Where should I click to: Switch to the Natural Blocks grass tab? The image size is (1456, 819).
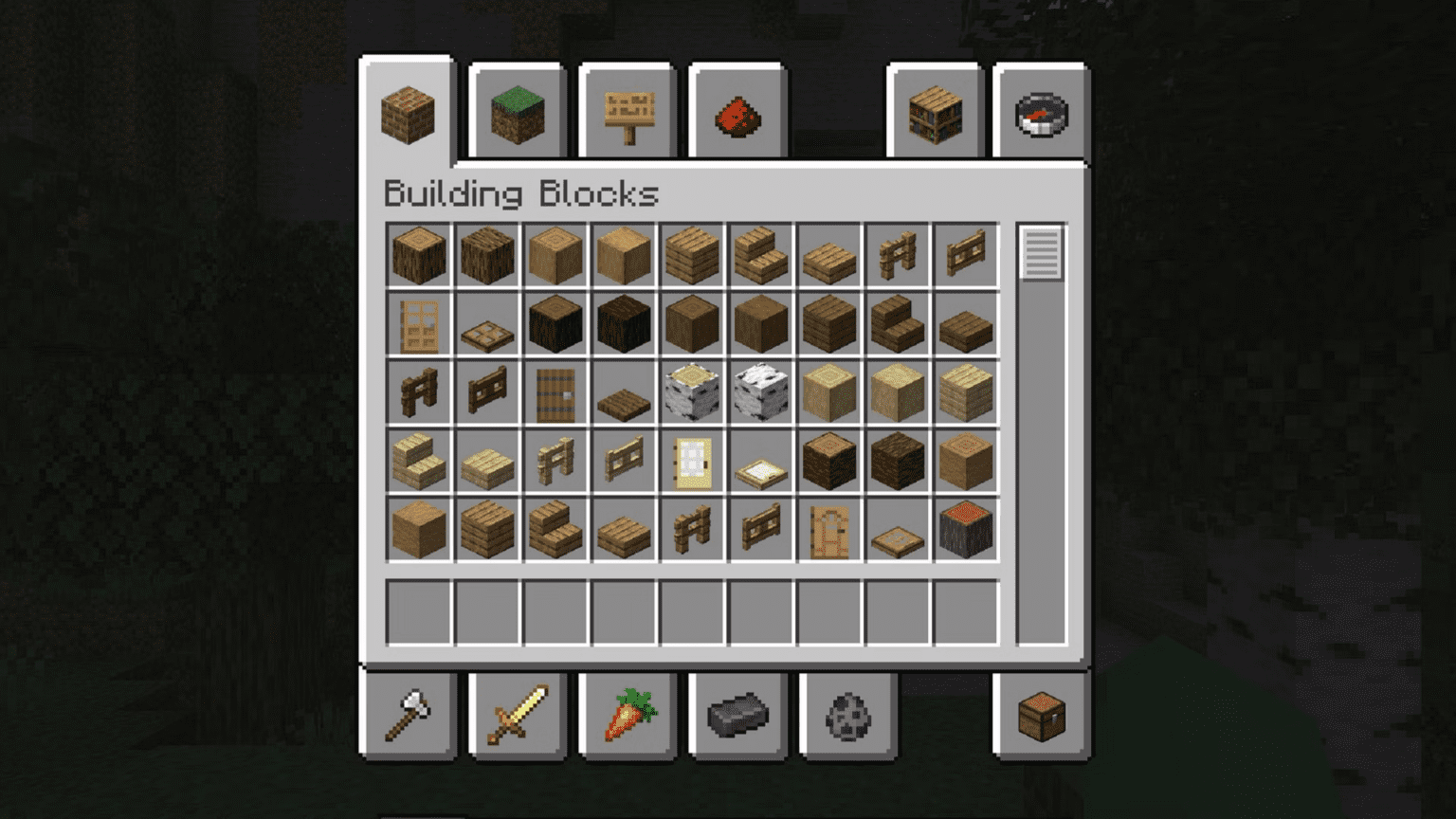[x=517, y=113]
